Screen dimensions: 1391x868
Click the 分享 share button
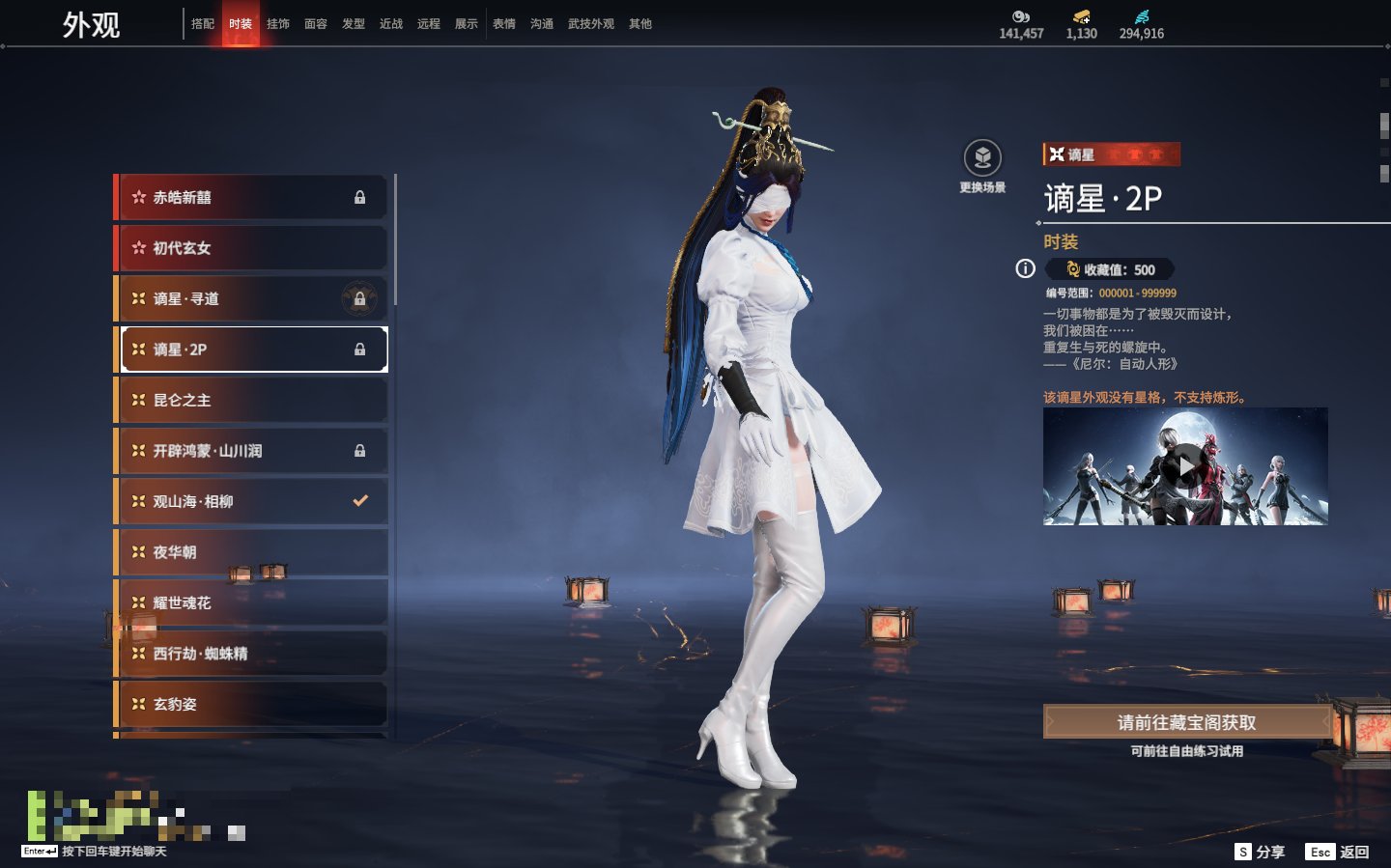click(1260, 852)
